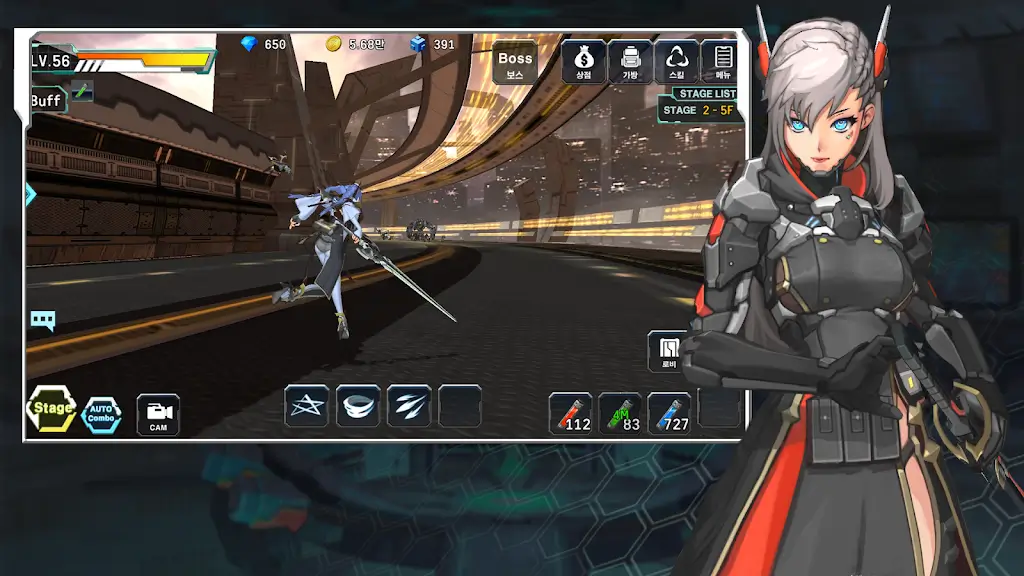
Task: Start the Boss fight
Action: (x=515, y=62)
